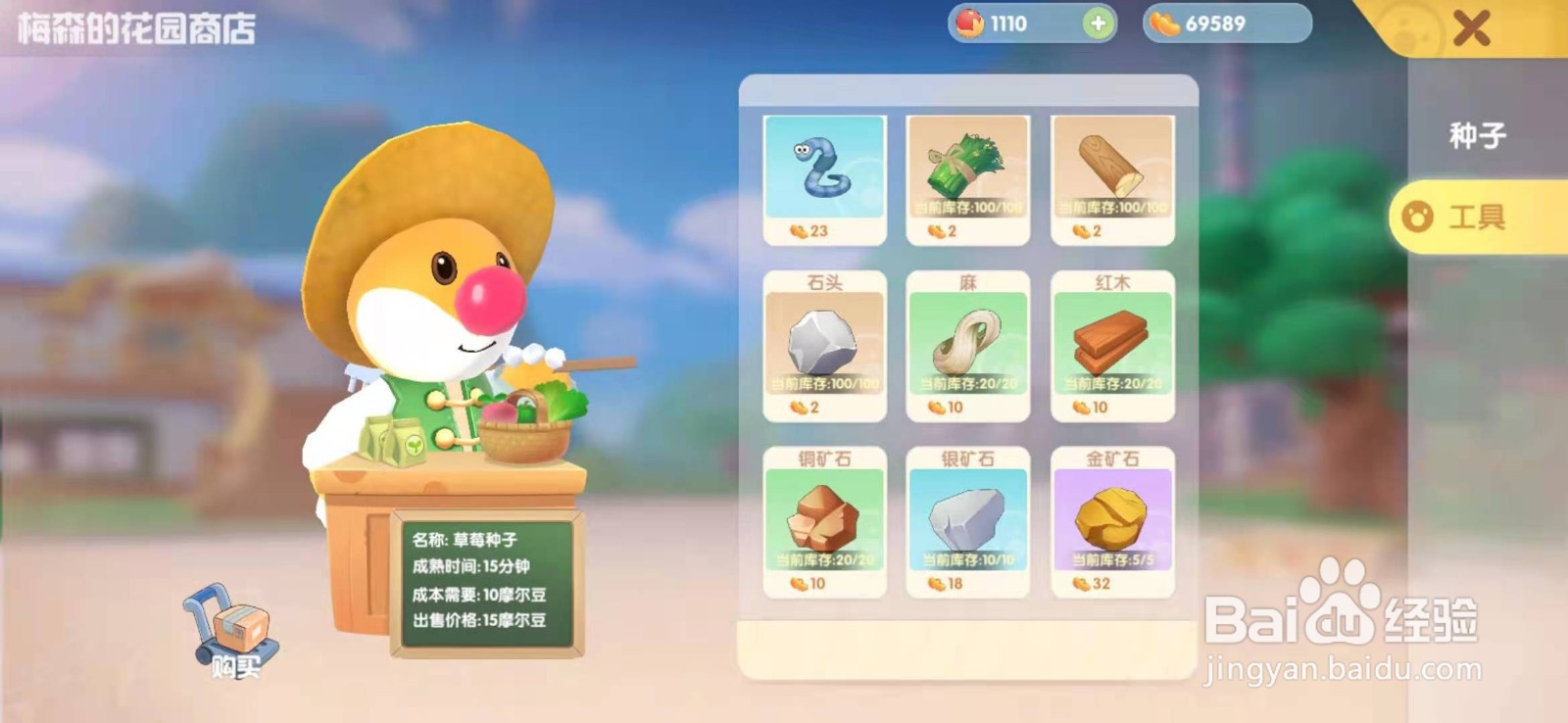The image size is (1568, 723).
Task: Tap the apple currency icon at top
Action: point(973,23)
